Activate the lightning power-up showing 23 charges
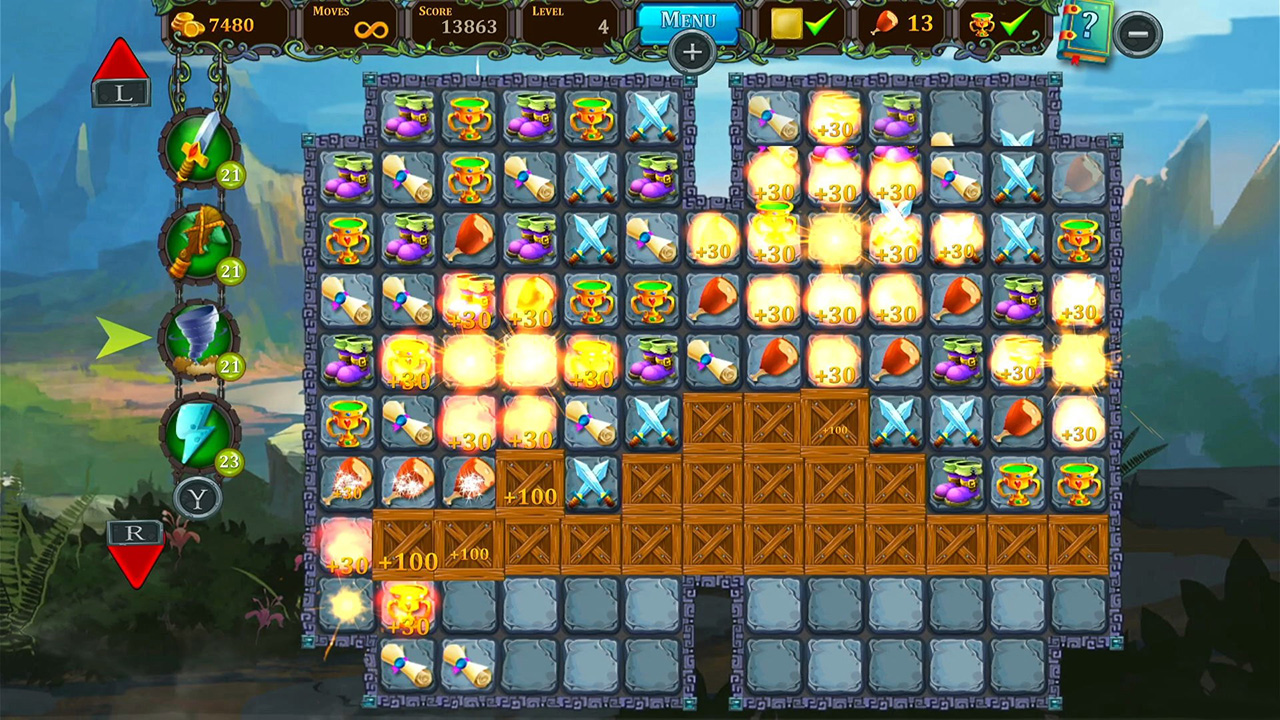The image size is (1280, 720). coord(197,434)
